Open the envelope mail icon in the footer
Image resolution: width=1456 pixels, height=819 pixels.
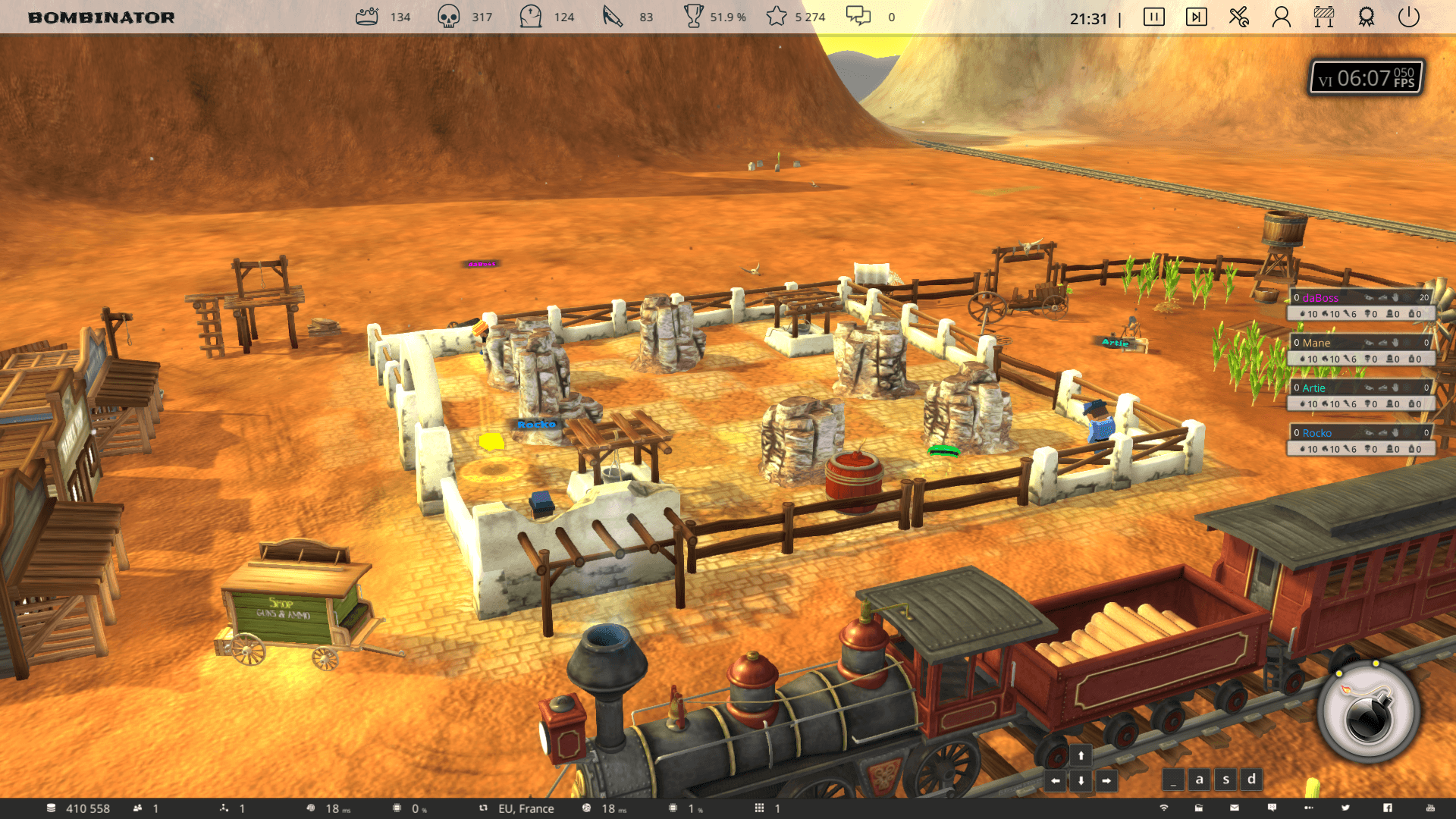point(1235,808)
